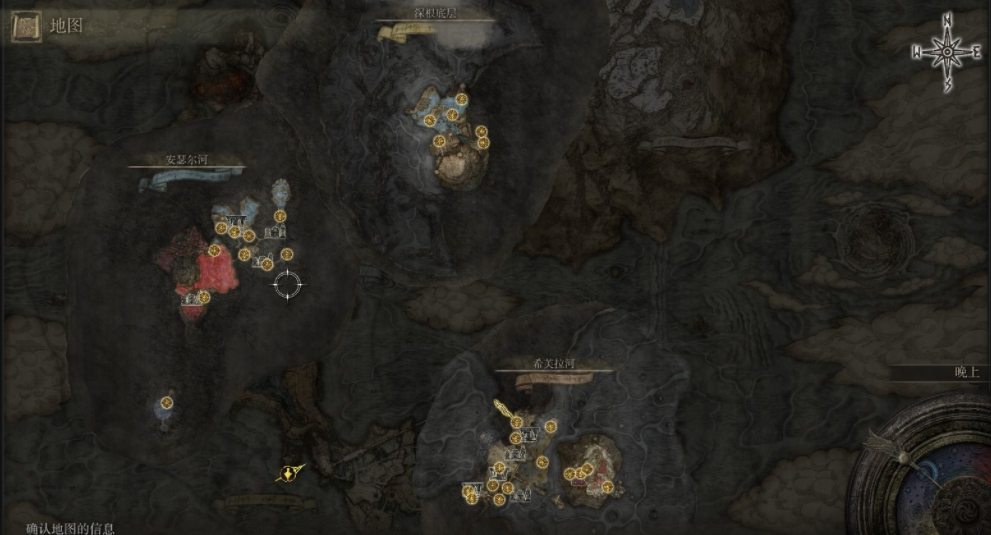Click the golden player position arrow marker
This screenshot has width=991, height=535.
point(290,473)
